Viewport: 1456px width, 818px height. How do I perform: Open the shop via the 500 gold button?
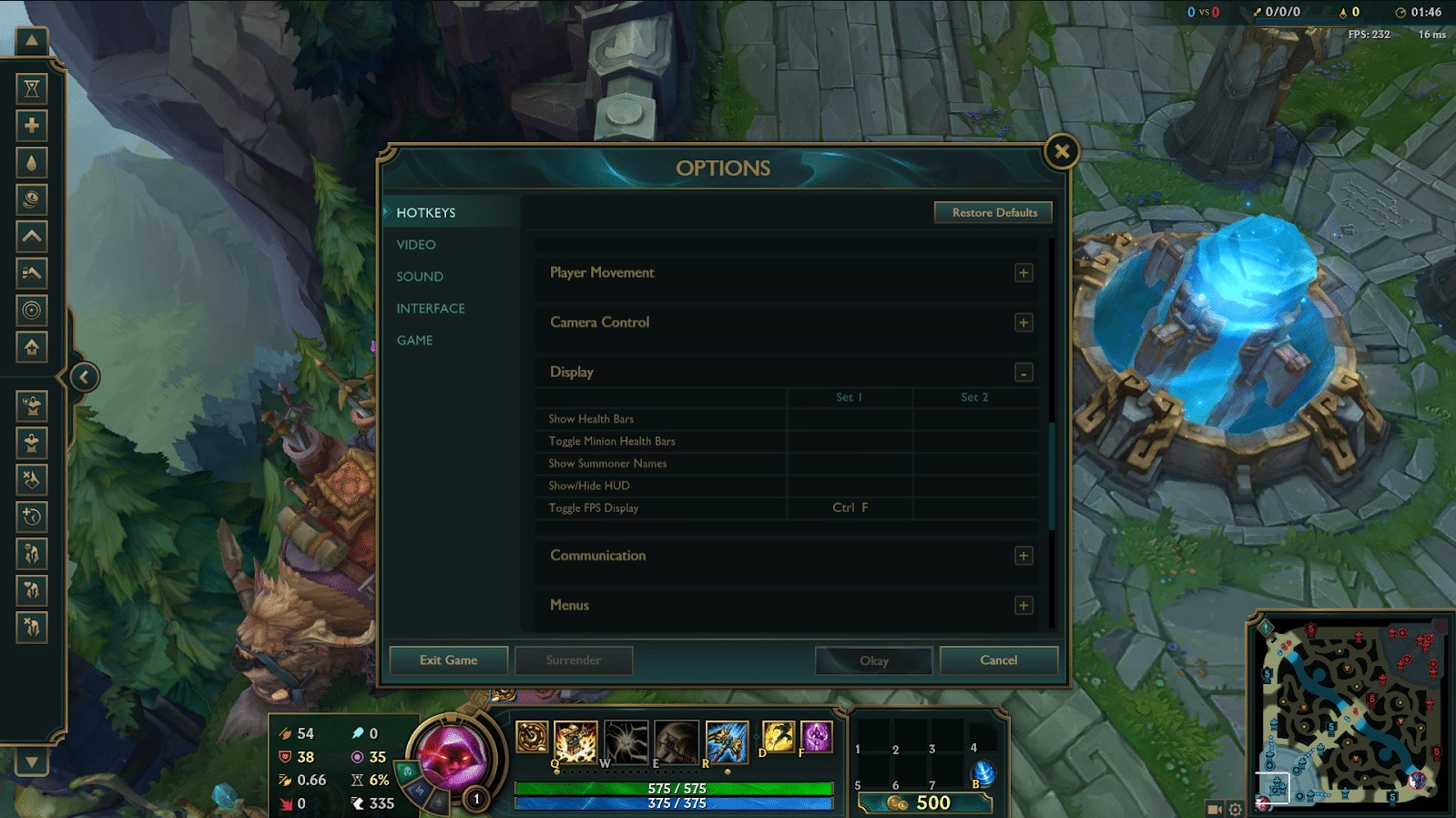point(924,803)
